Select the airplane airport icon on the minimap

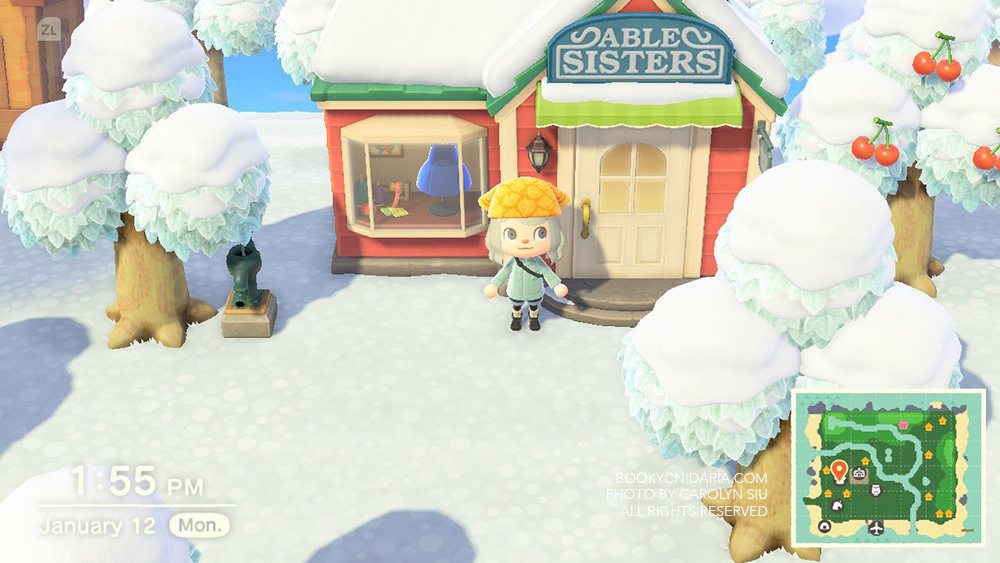point(877,527)
